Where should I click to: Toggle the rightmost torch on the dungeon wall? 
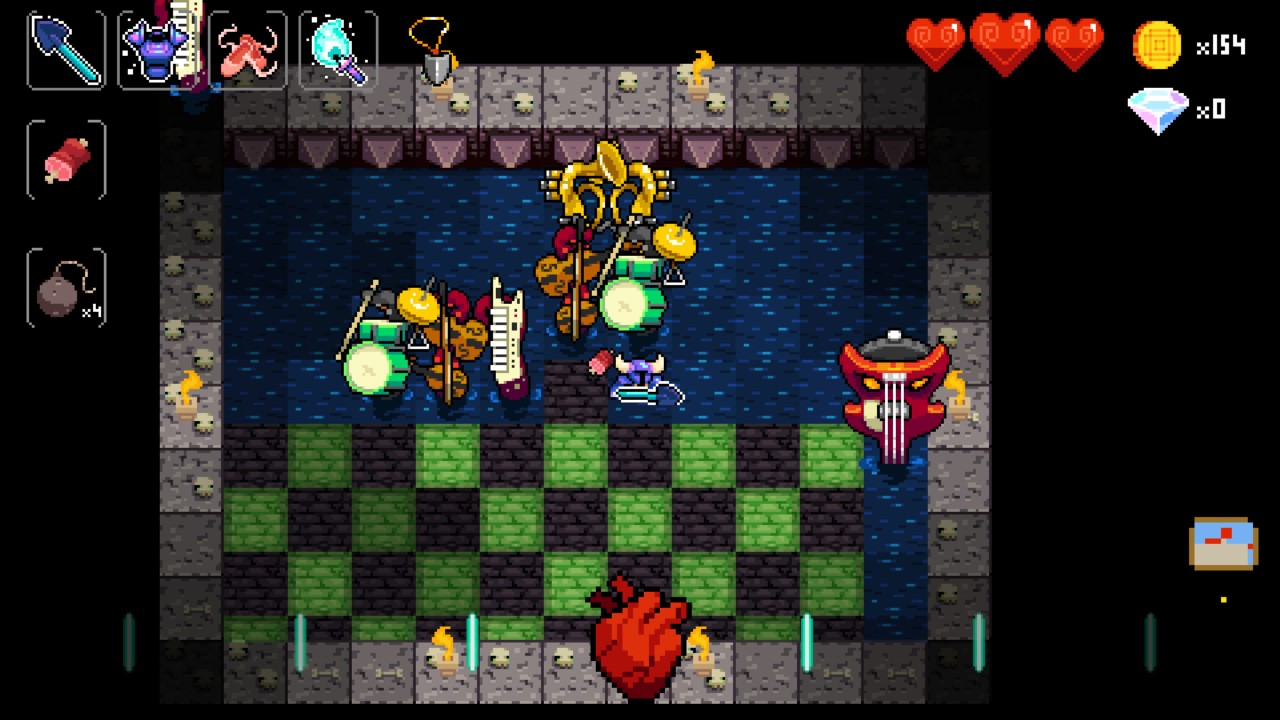(957, 398)
